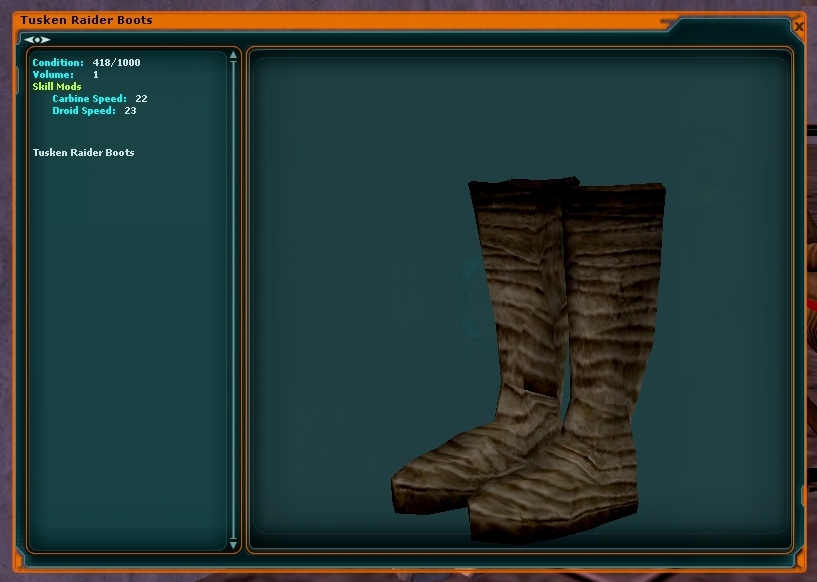Click the scroll-down arrow of the details panel
The width and height of the screenshot is (817, 582).
pyautogui.click(x=234, y=545)
